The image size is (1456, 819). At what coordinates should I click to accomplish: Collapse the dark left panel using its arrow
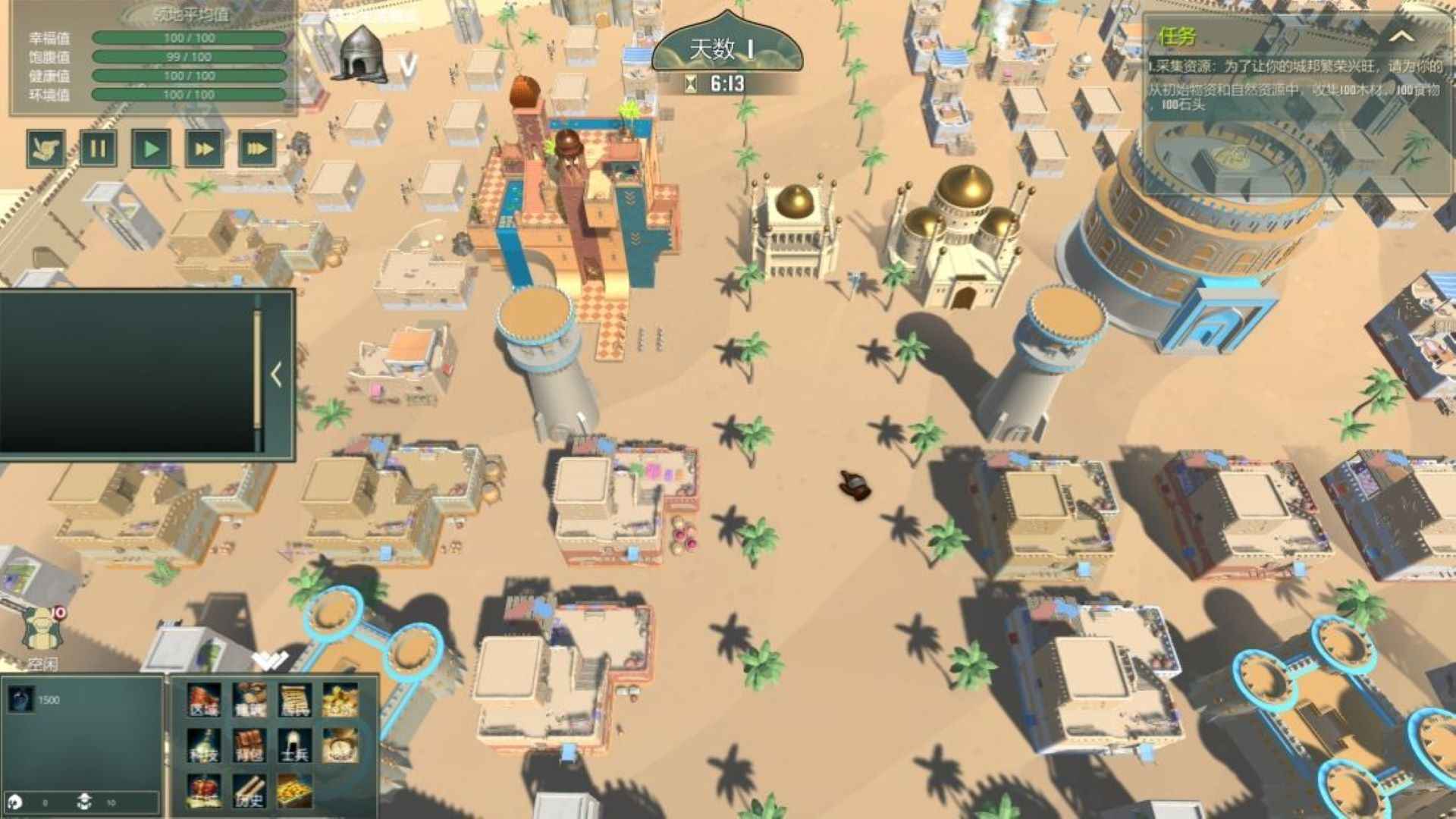click(x=276, y=374)
